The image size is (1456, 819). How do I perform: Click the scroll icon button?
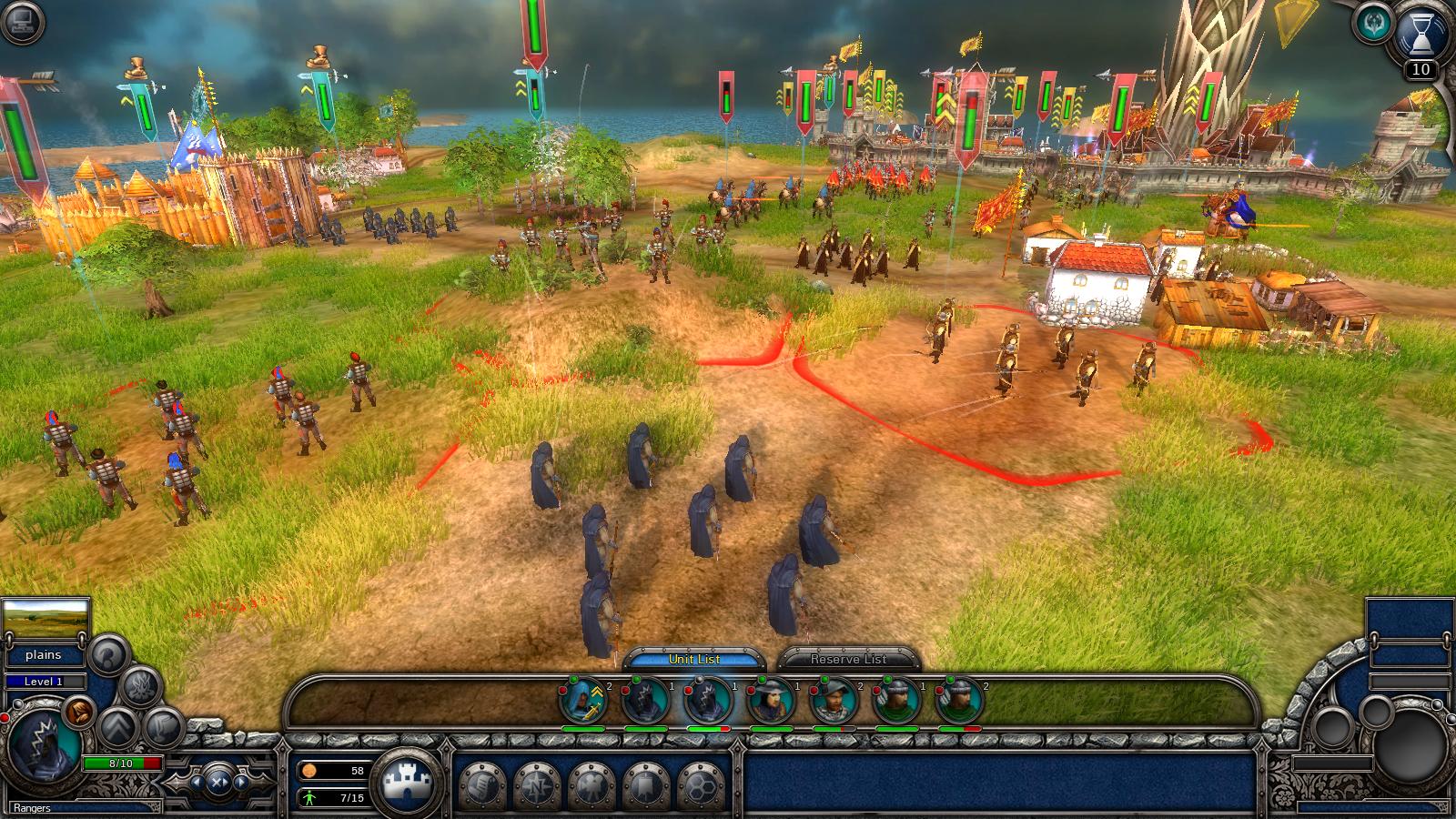483,786
